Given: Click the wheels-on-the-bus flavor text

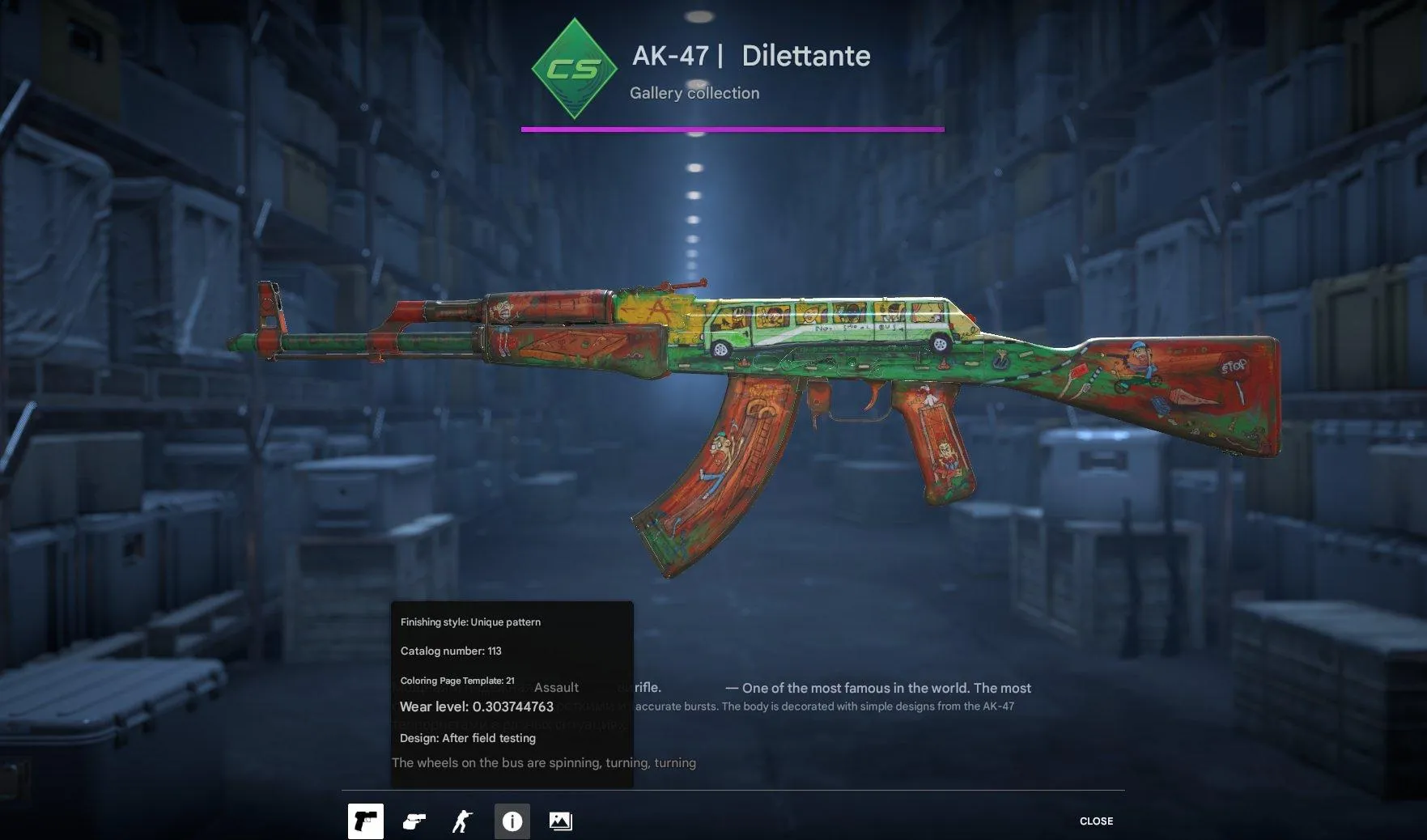Looking at the screenshot, I should [x=544, y=762].
